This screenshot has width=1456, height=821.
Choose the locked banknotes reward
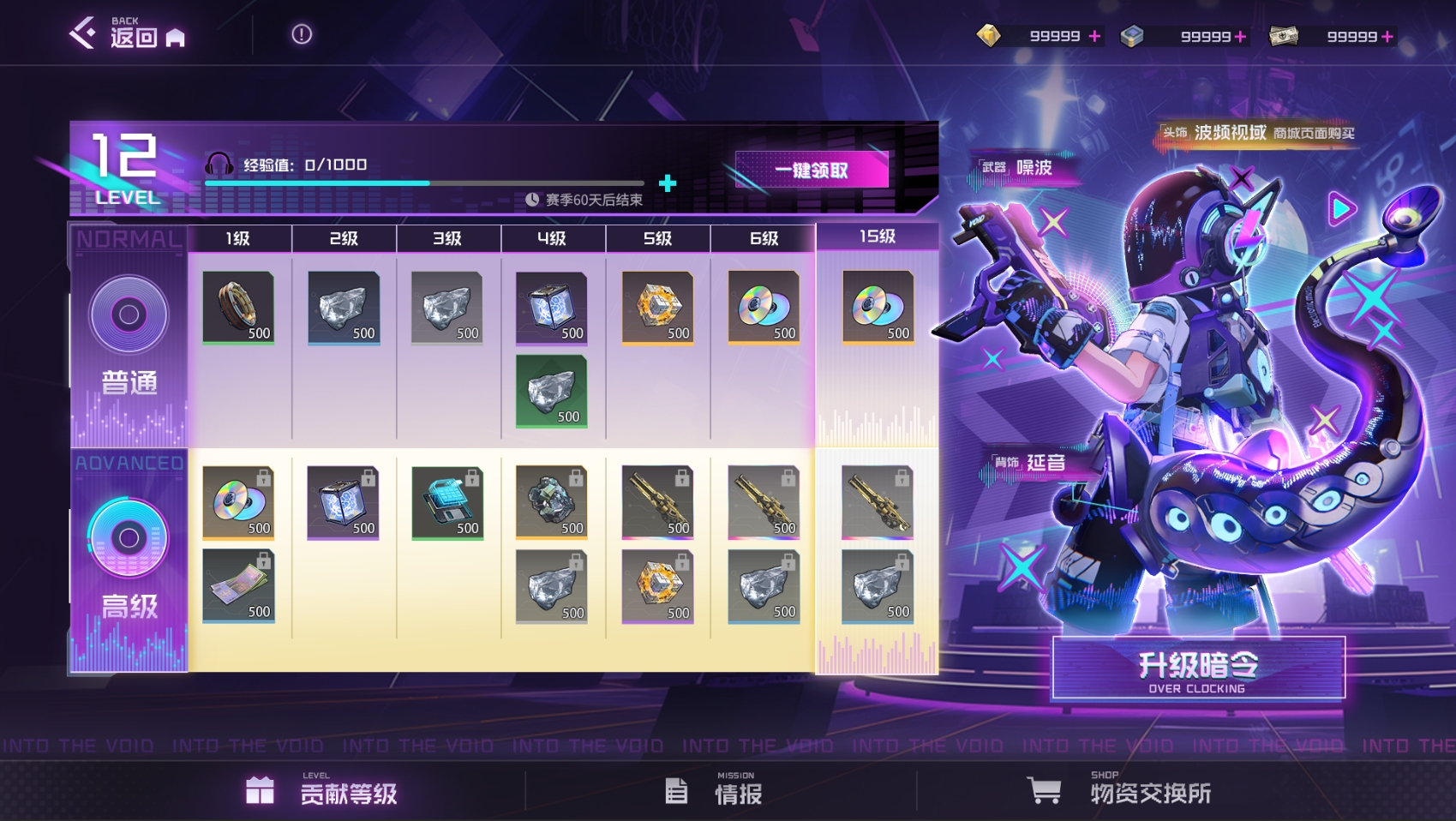click(x=238, y=586)
